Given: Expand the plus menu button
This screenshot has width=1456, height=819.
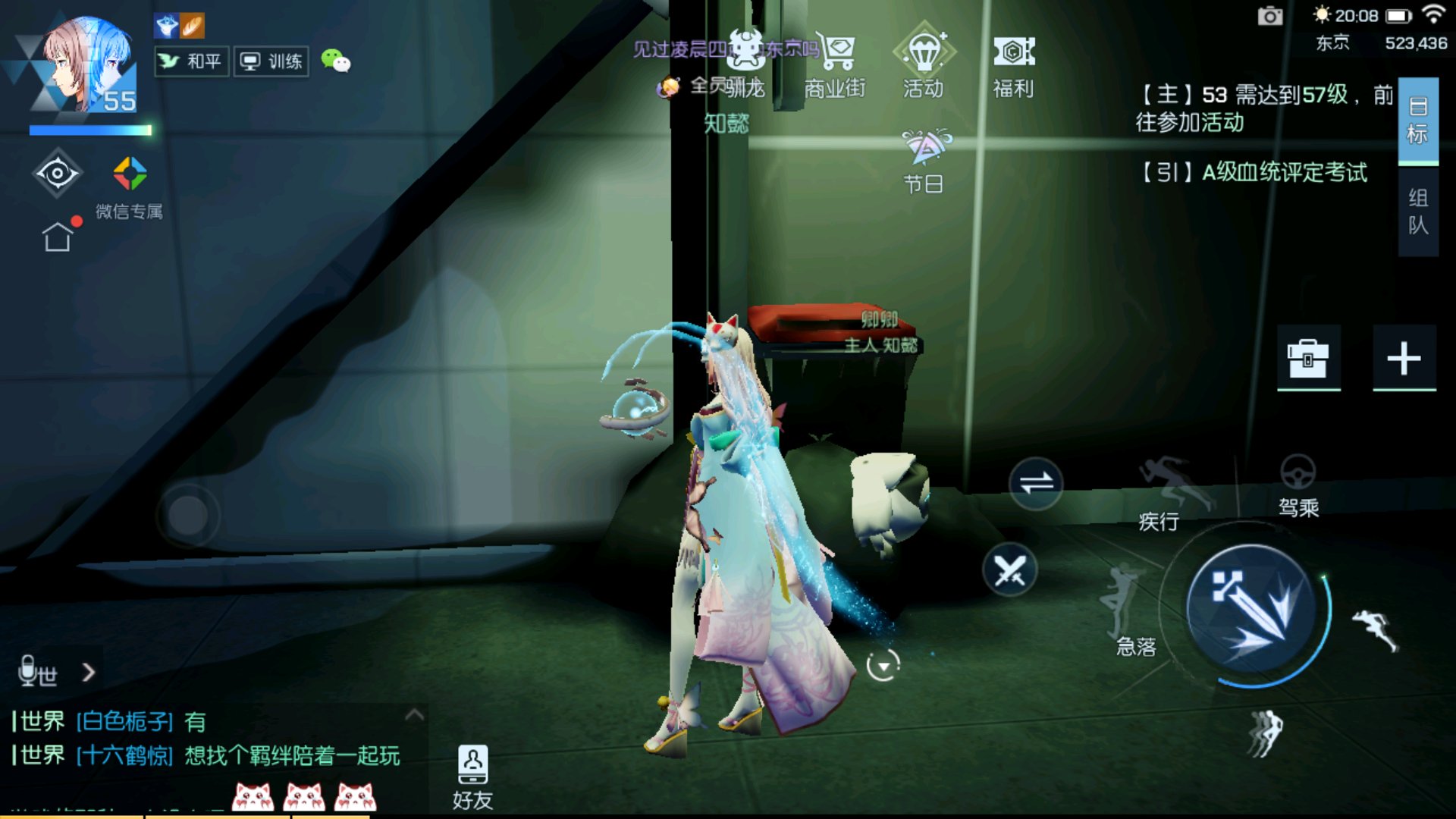Looking at the screenshot, I should (x=1404, y=358).
